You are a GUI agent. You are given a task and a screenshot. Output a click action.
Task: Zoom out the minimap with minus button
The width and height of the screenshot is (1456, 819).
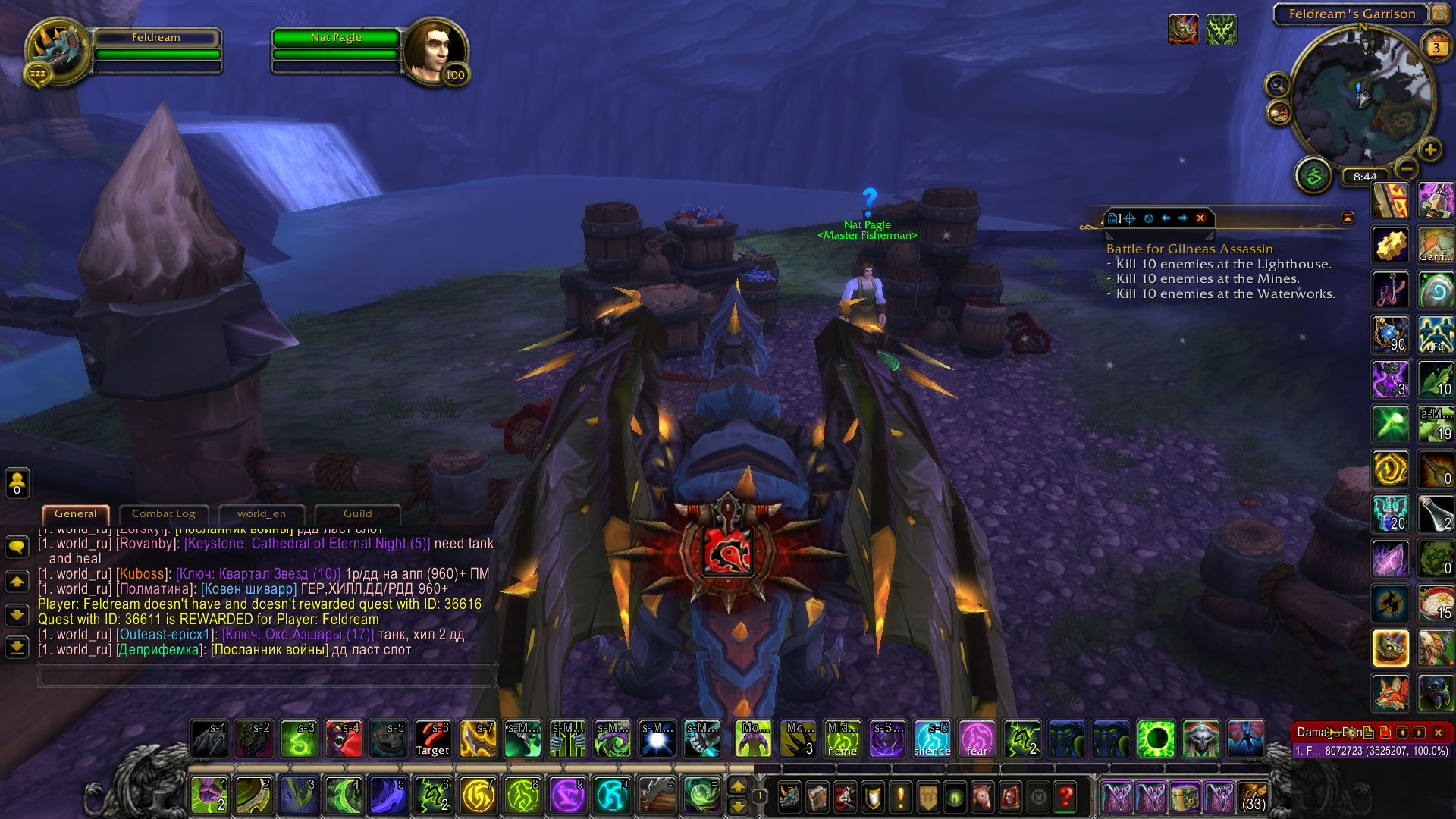coord(1407,168)
